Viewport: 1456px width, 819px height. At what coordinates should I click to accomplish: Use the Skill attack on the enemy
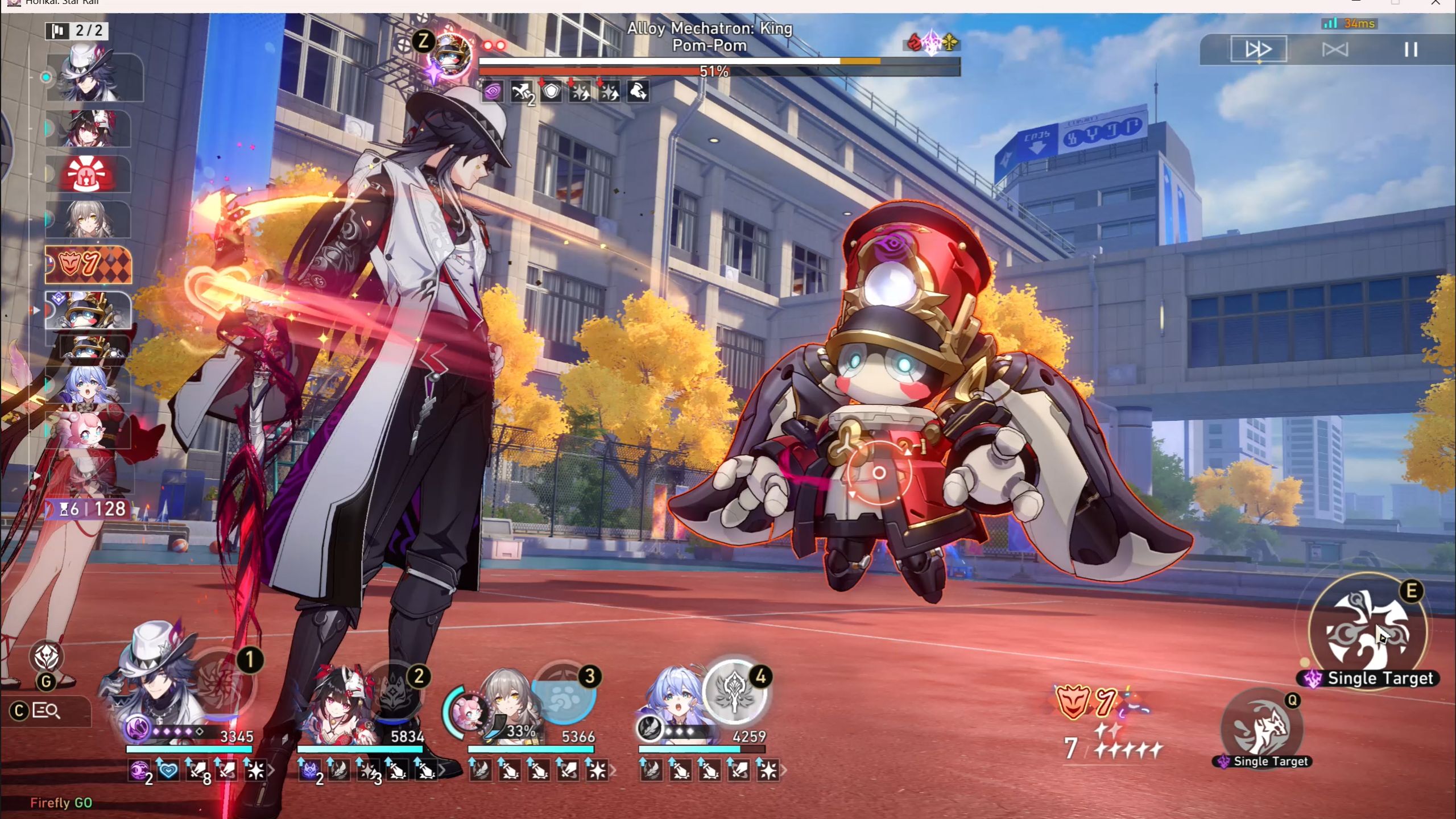coord(1367,630)
